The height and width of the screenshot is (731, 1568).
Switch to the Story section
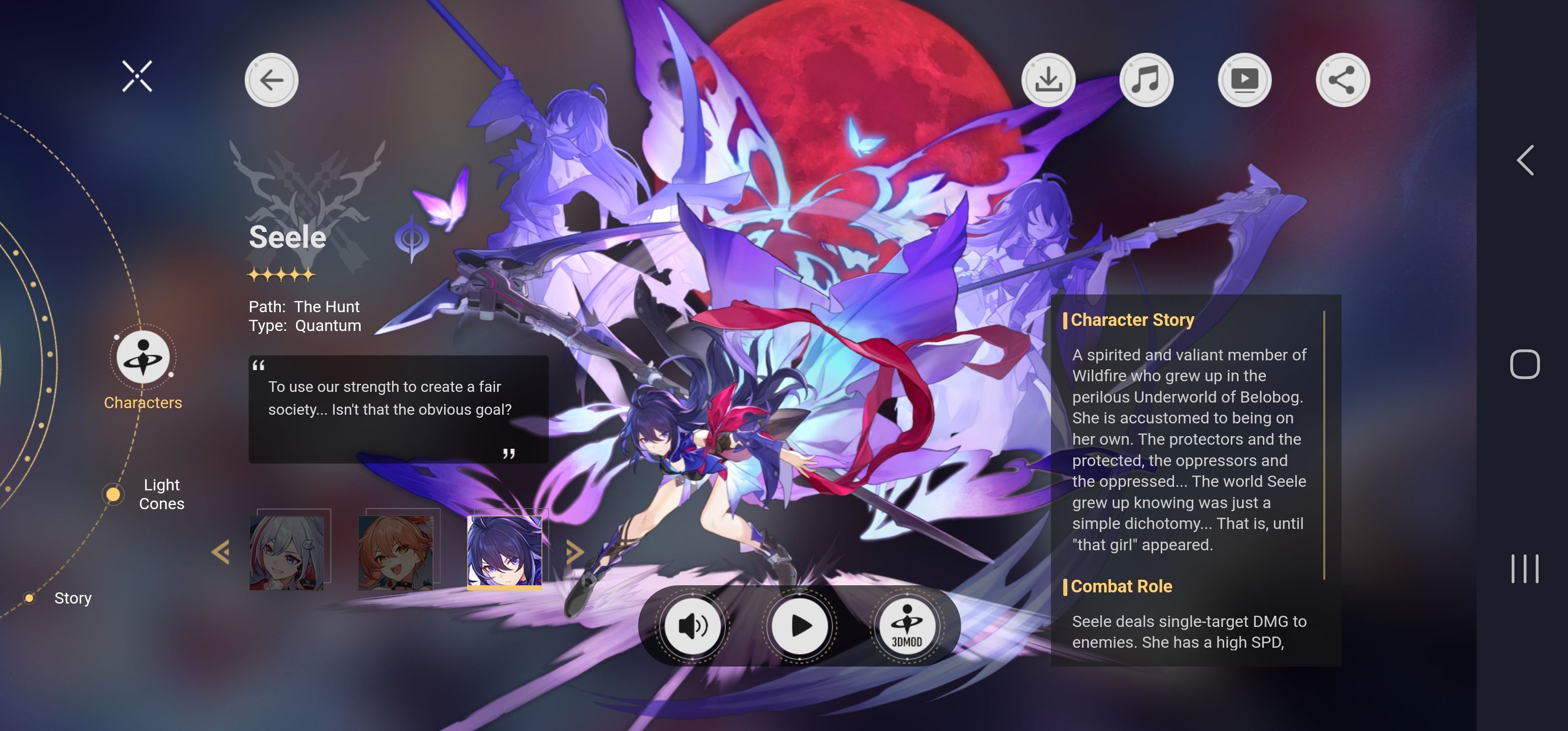point(73,597)
